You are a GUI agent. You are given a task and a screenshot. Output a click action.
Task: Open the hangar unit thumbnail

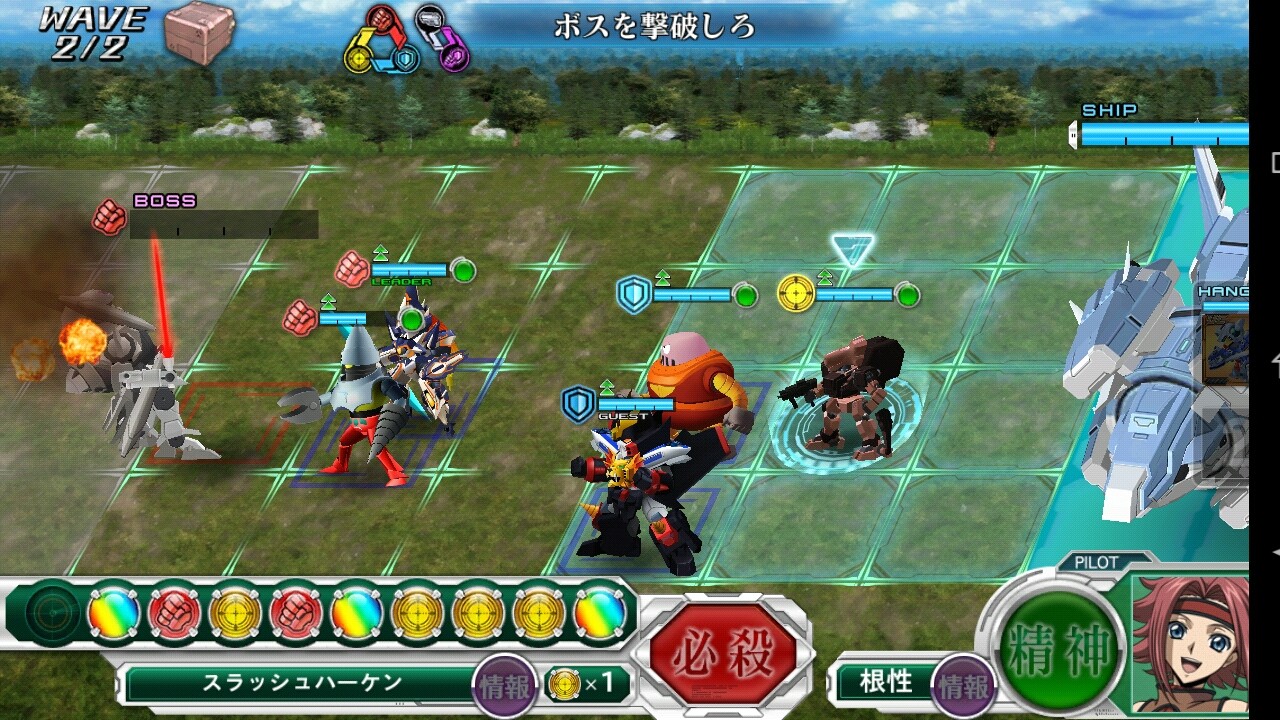click(x=1225, y=348)
